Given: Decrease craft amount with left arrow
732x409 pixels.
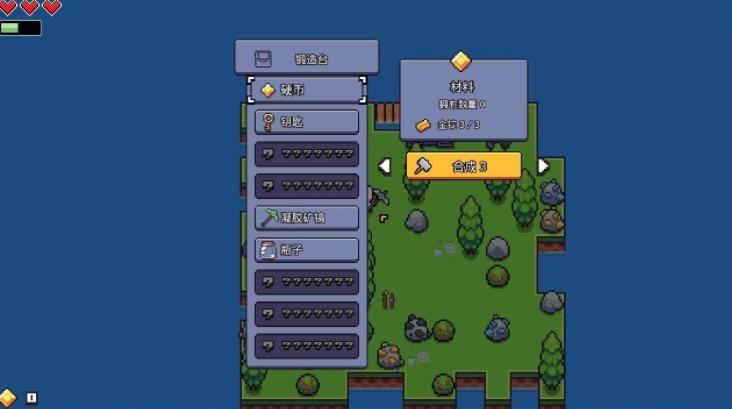Looking at the screenshot, I should [385, 166].
